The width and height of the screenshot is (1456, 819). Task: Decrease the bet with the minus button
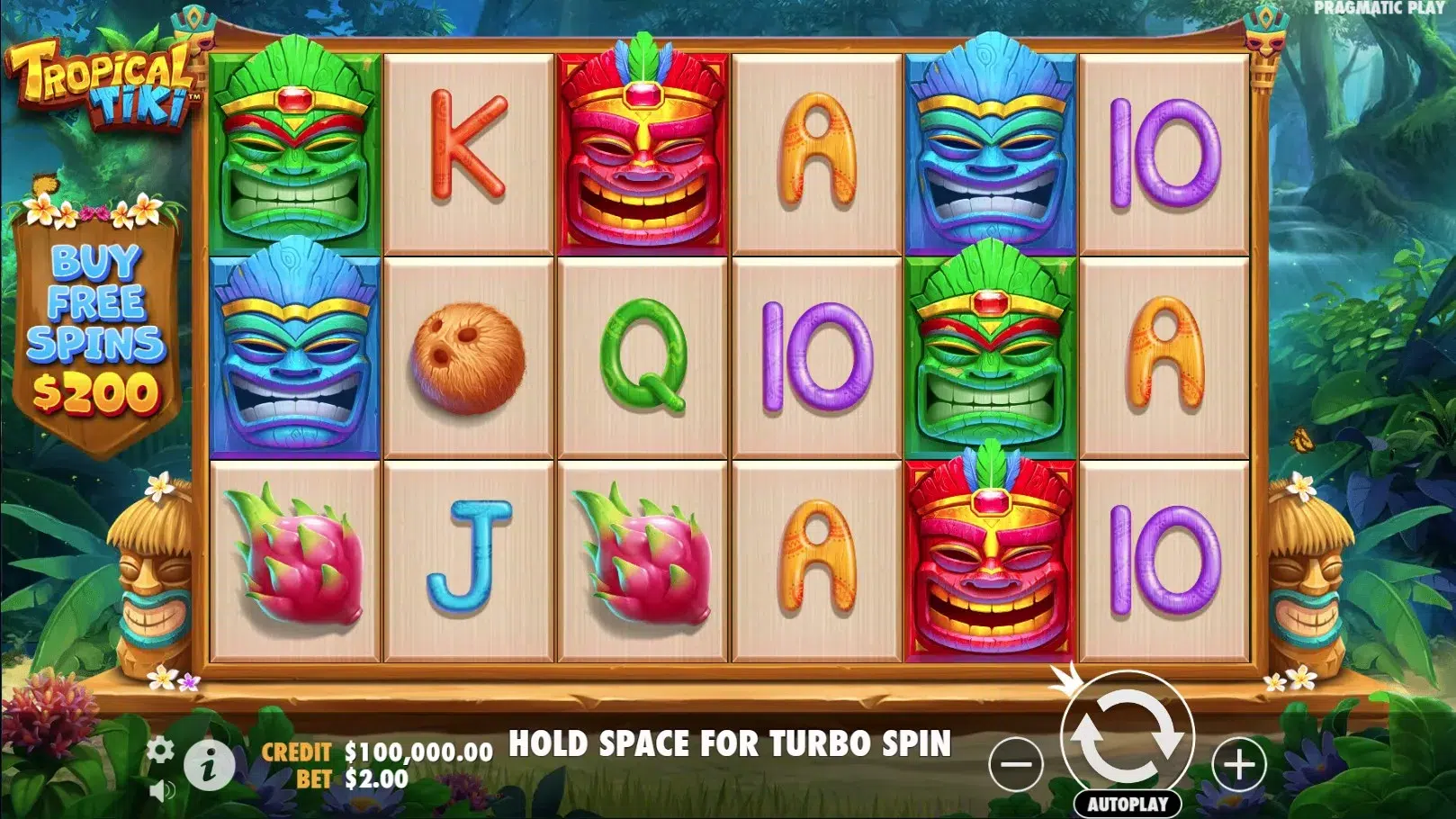1016,765
